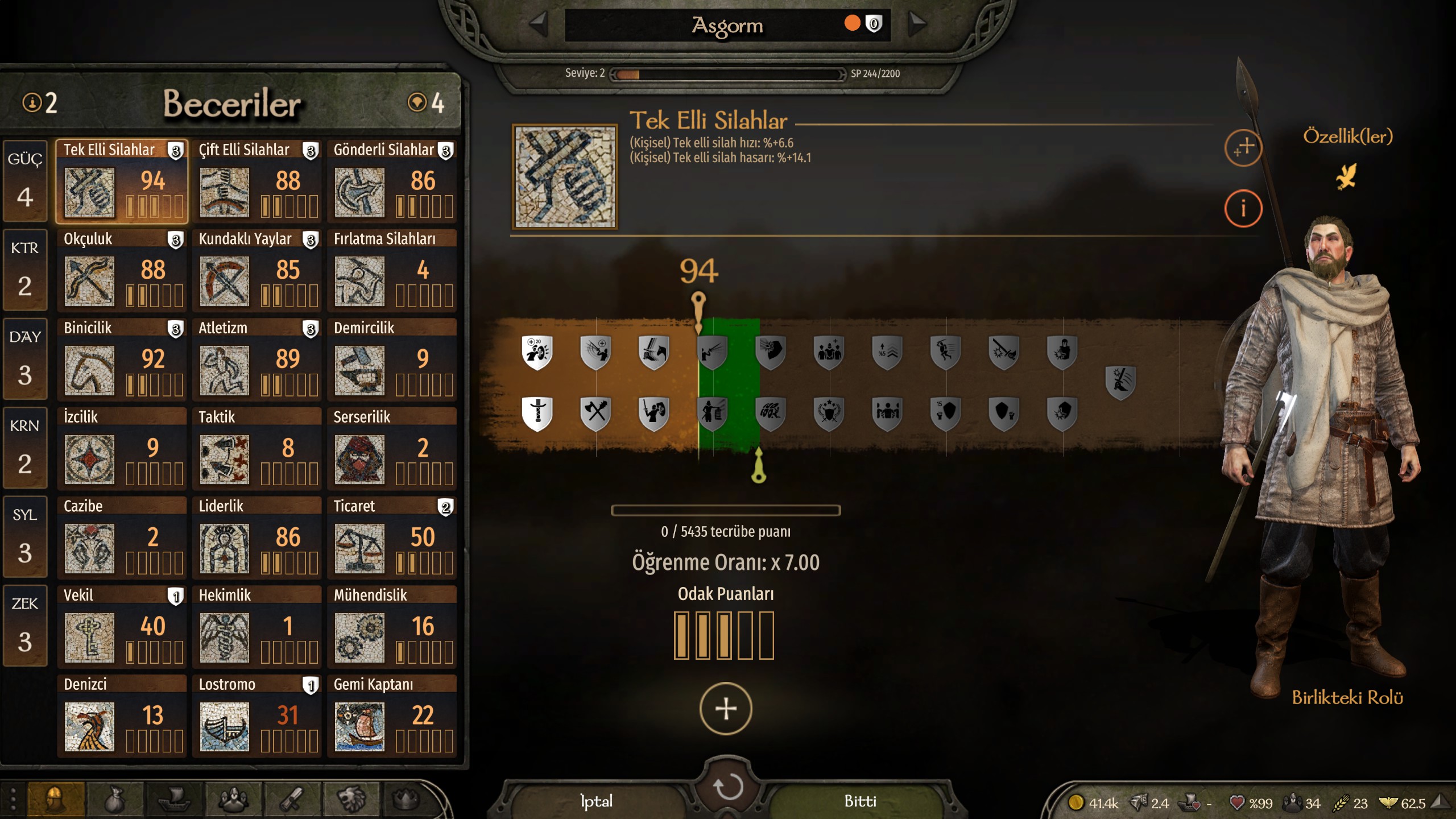Show the Liderlik skill perks

pos(257,537)
